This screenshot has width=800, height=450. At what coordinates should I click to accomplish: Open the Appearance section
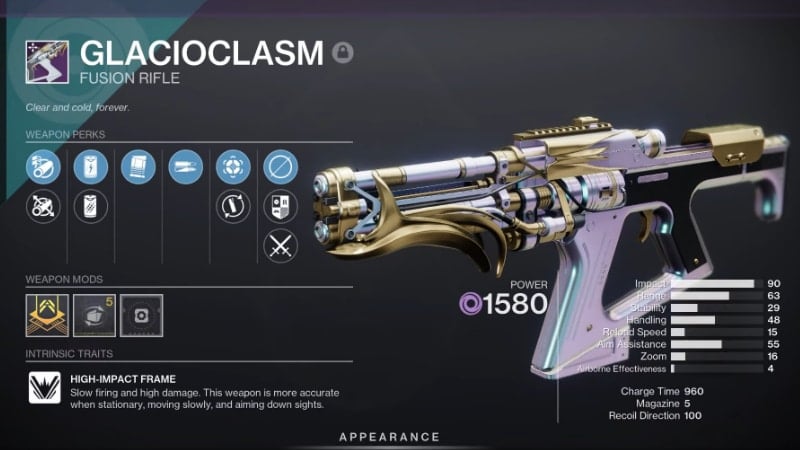pyautogui.click(x=389, y=437)
